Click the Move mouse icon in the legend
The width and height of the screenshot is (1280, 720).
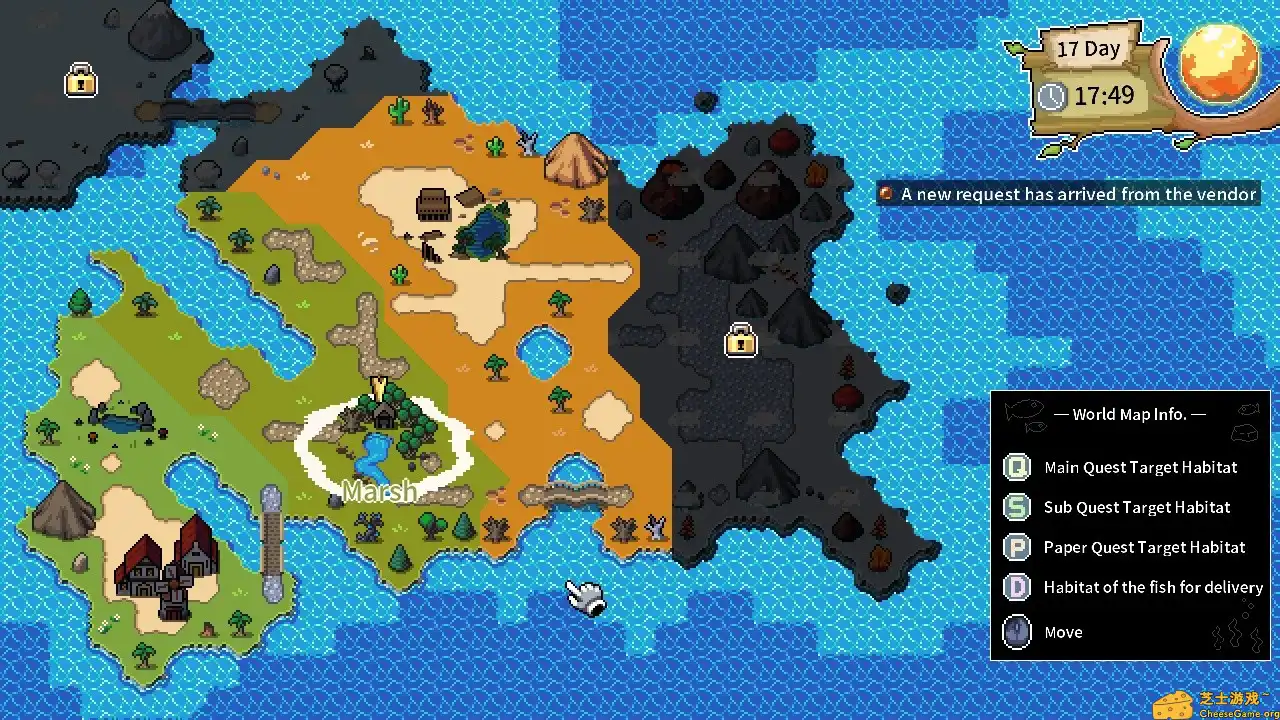(x=1016, y=631)
